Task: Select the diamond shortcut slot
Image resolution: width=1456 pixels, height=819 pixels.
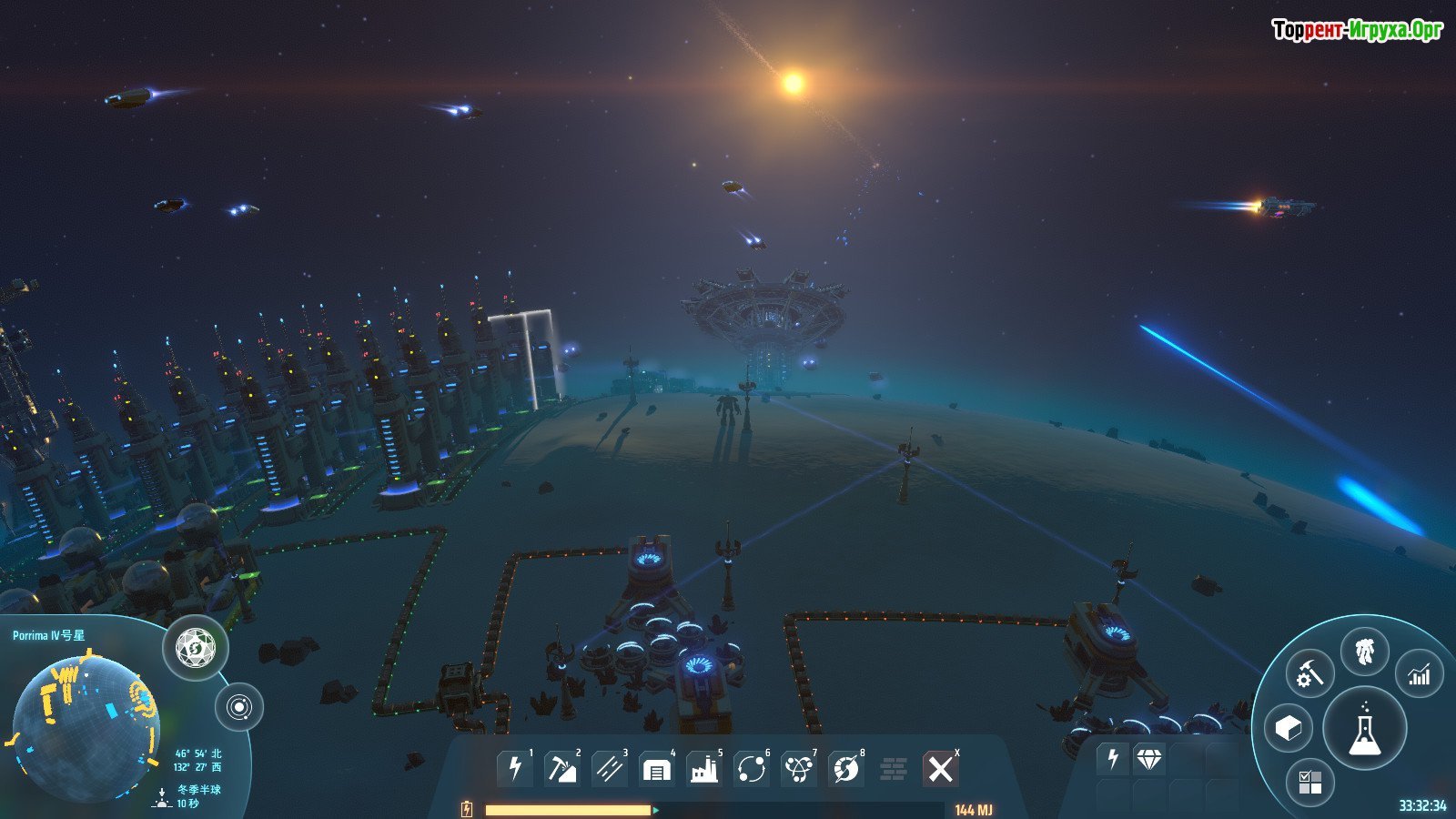Action: pos(1149,759)
